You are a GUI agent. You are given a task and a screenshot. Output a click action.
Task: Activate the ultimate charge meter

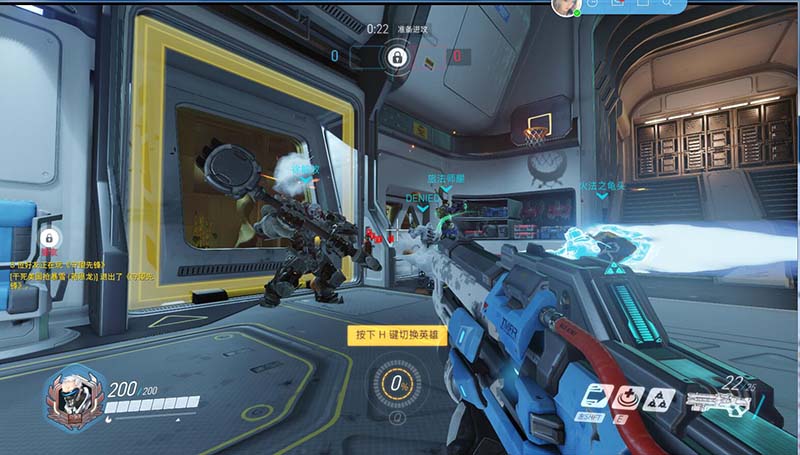396,383
